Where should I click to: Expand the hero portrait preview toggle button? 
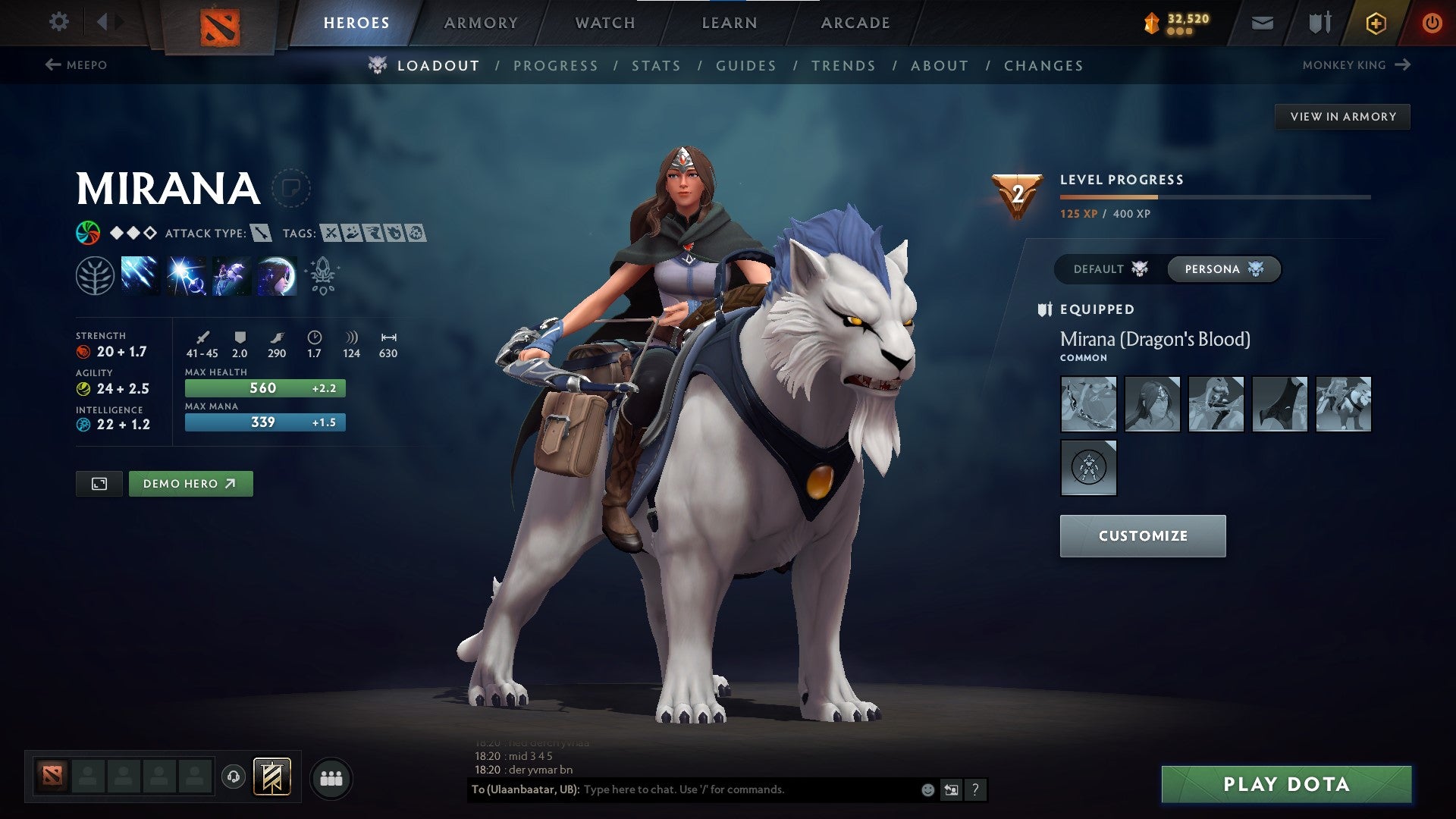coord(99,483)
